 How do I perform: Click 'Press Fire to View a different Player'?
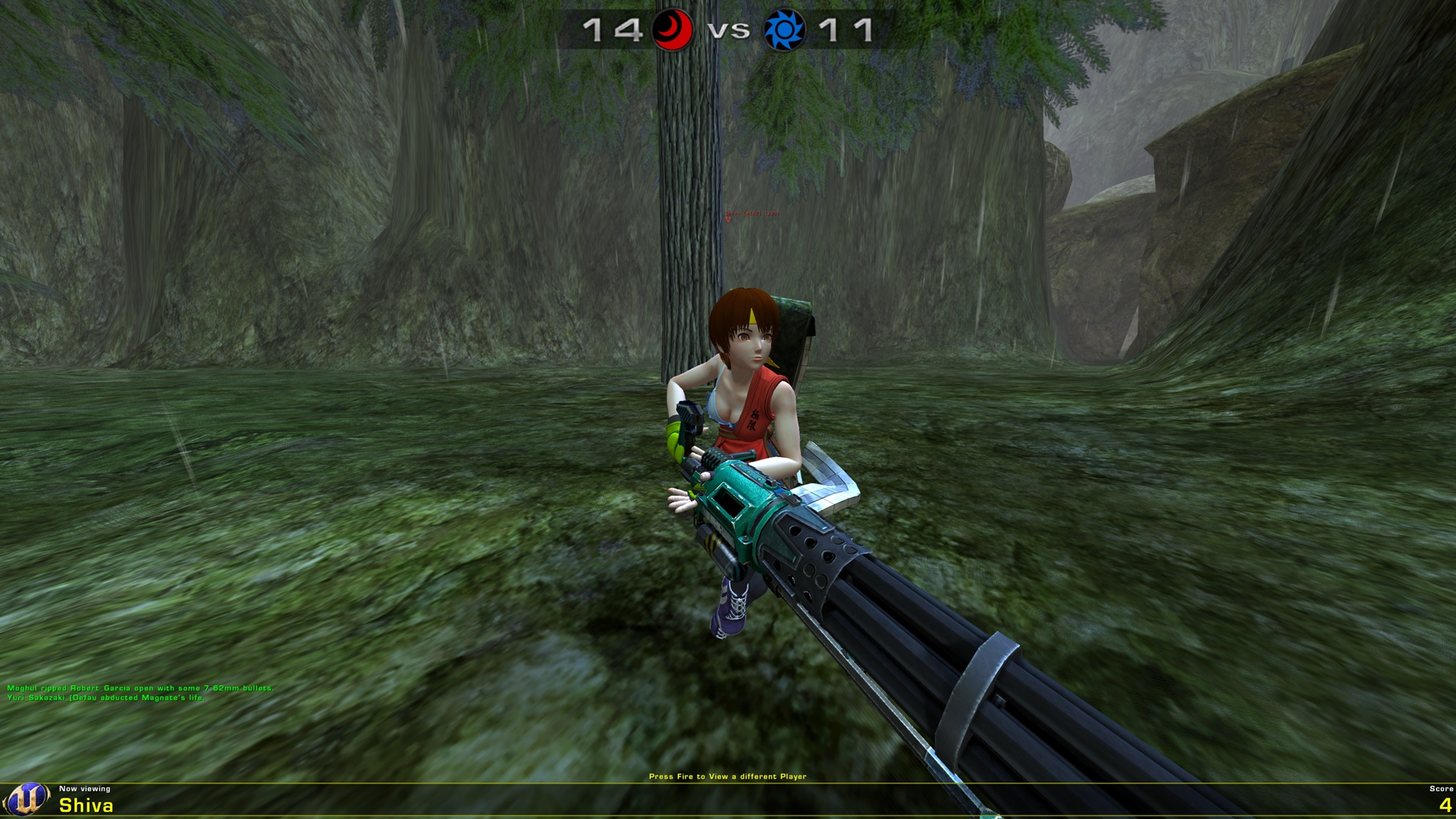click(728, 776)
